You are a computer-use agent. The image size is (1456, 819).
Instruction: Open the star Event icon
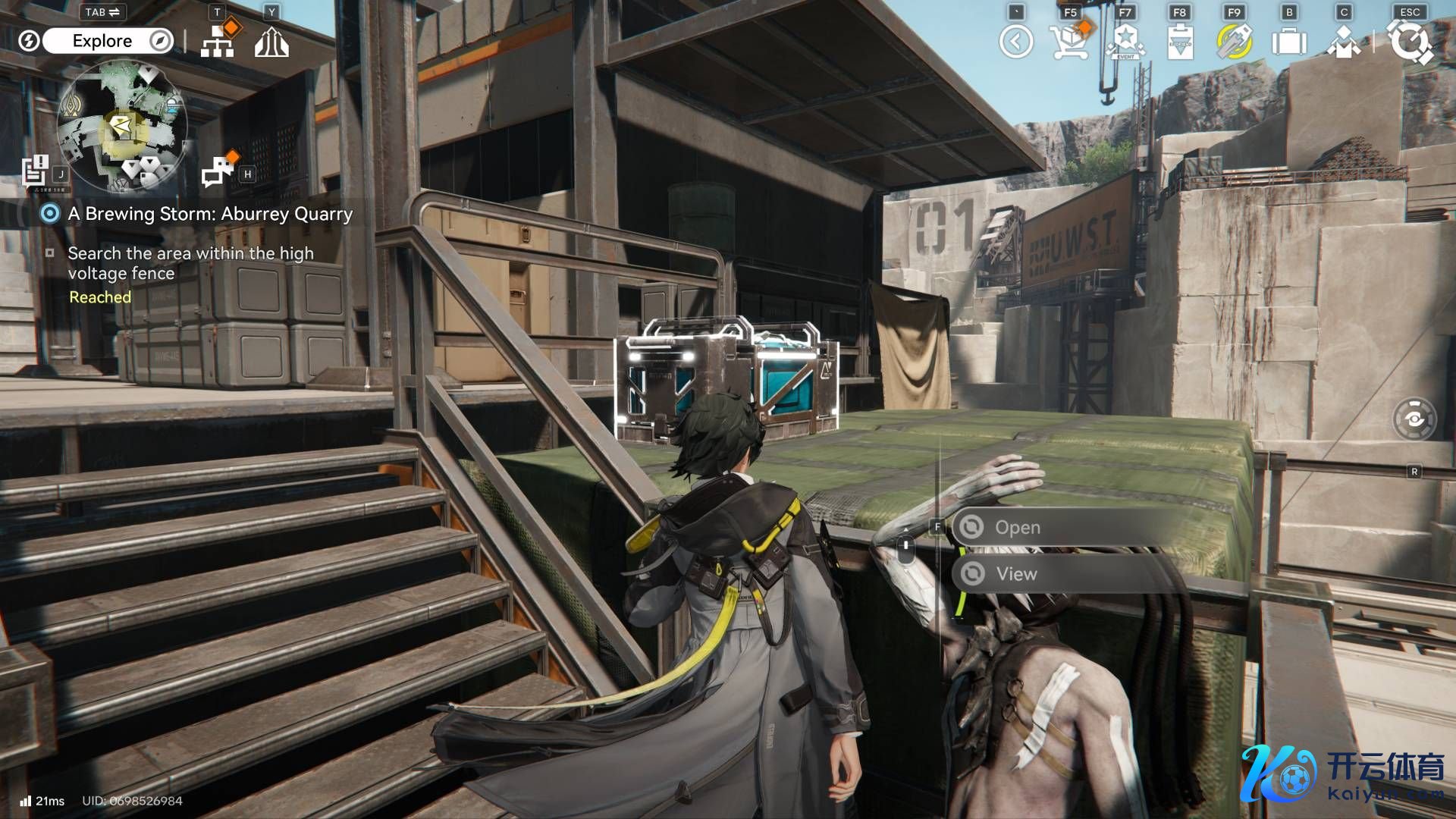tap(1125, 42)
